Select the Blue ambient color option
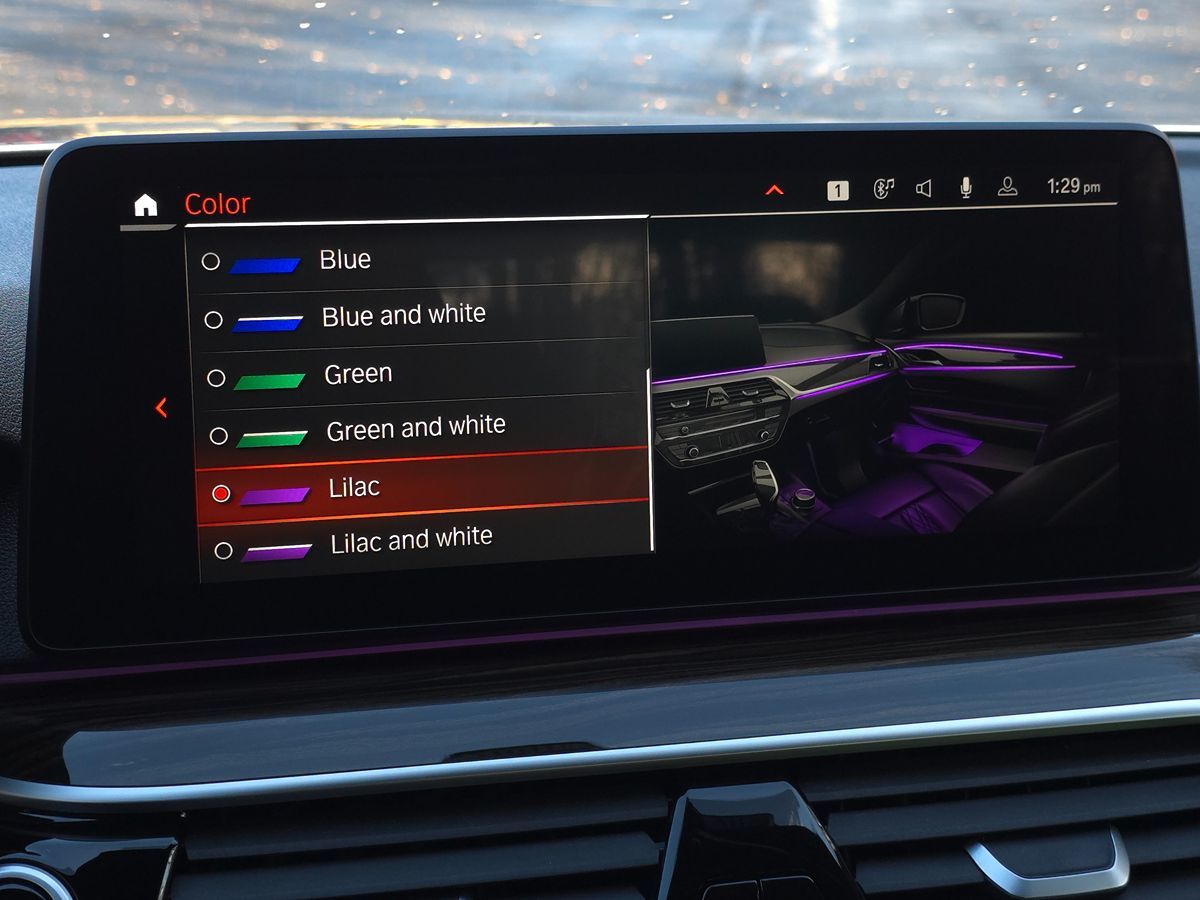The height and width of the screenshot is (900, 1200). click(344, 260)
